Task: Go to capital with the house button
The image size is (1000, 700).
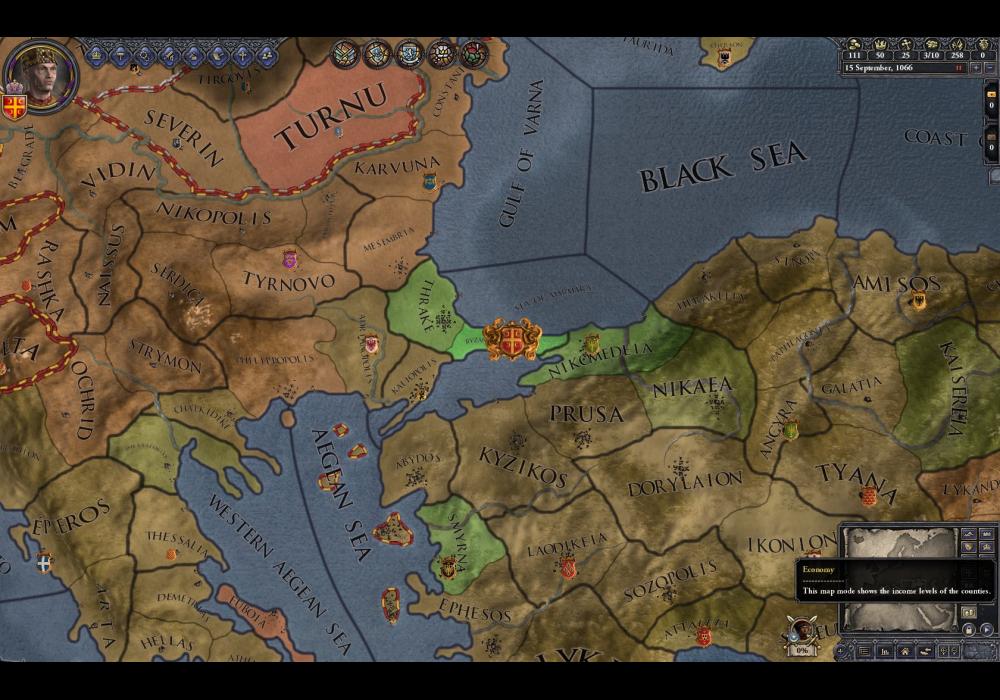Action: coord(903,651)
